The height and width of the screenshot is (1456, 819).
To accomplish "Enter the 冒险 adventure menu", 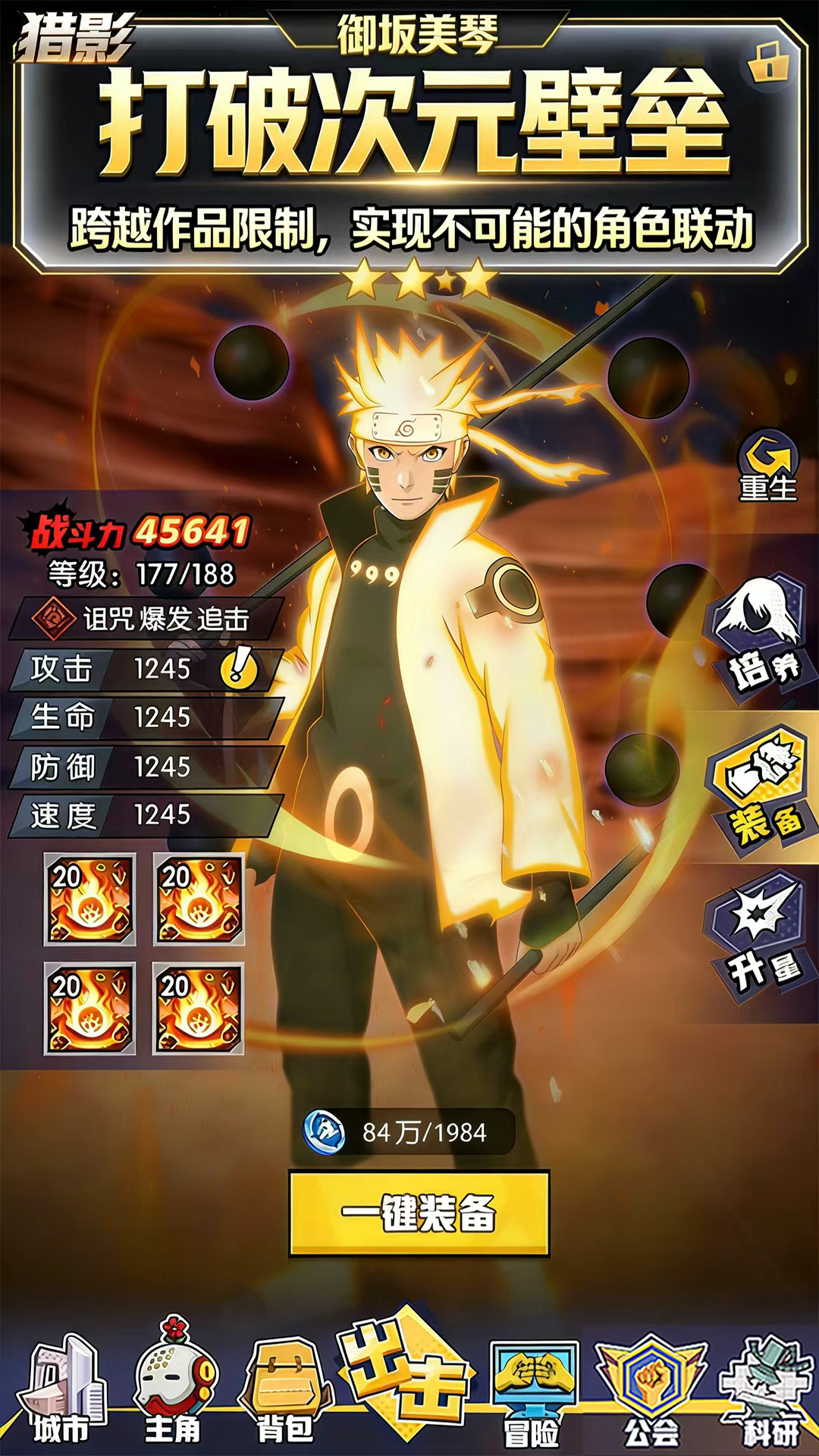I will click(534, 1392).
